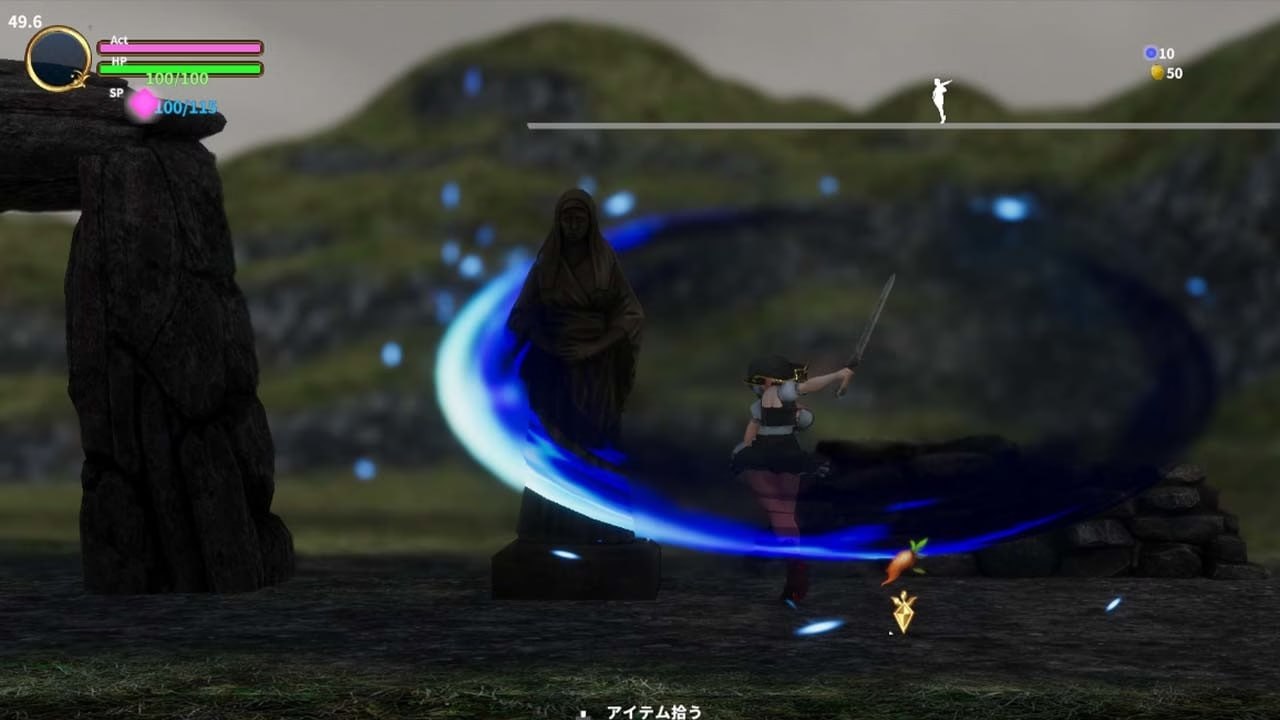Click the gold coin currency icon
Viewport: 1280px width, 720px height.
pos(1157,73)
